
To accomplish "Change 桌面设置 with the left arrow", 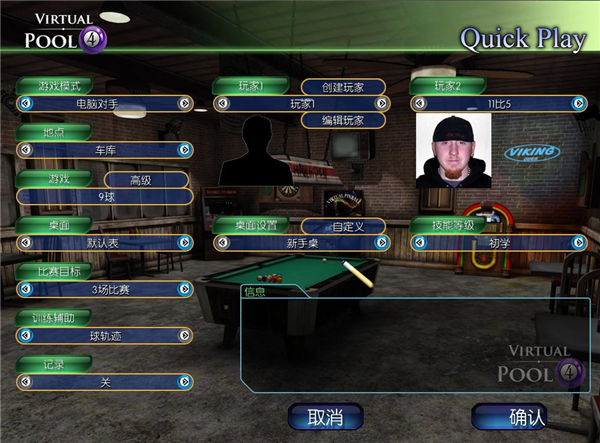I will point(220,243).
